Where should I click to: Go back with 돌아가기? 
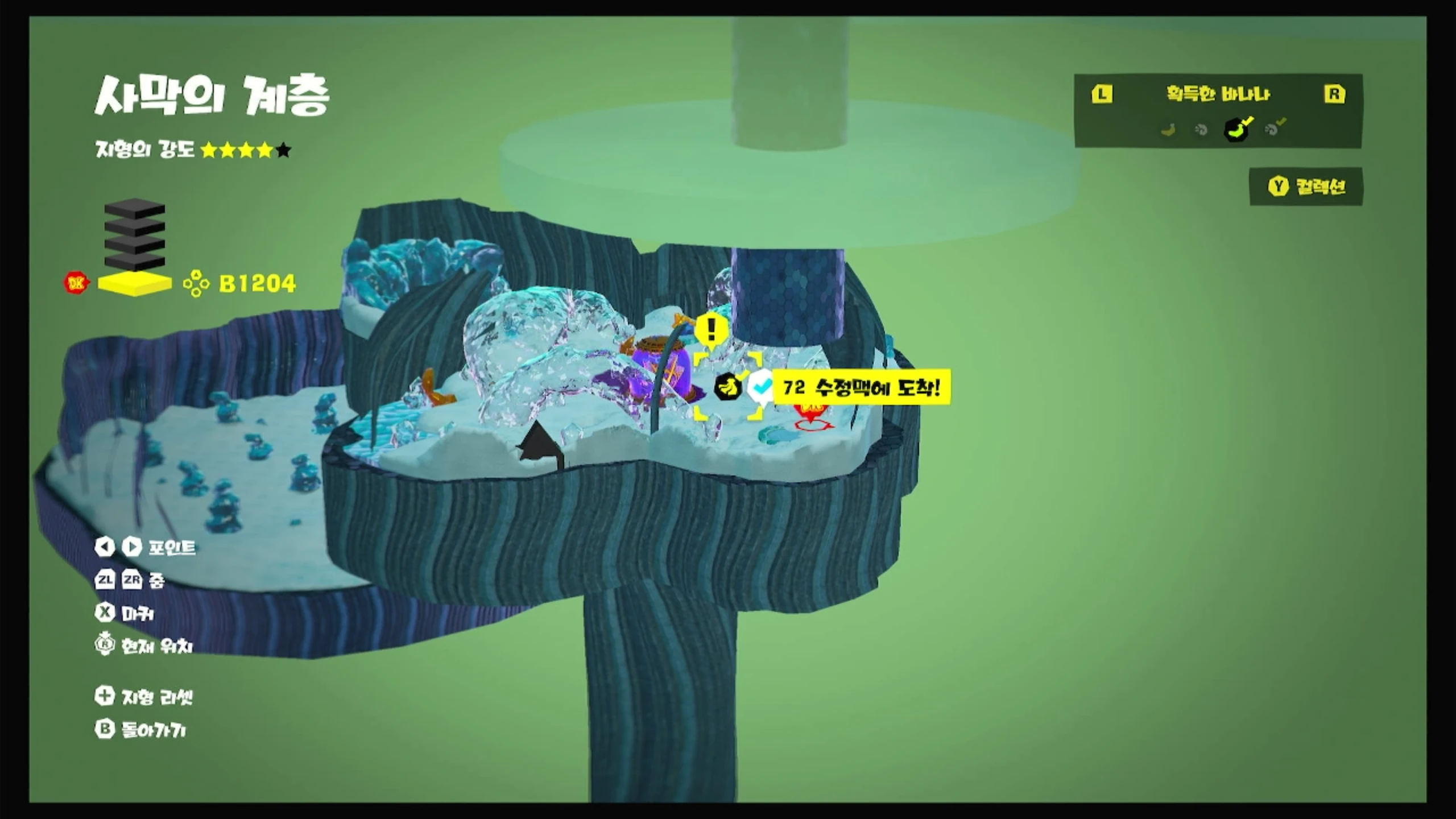141,730
